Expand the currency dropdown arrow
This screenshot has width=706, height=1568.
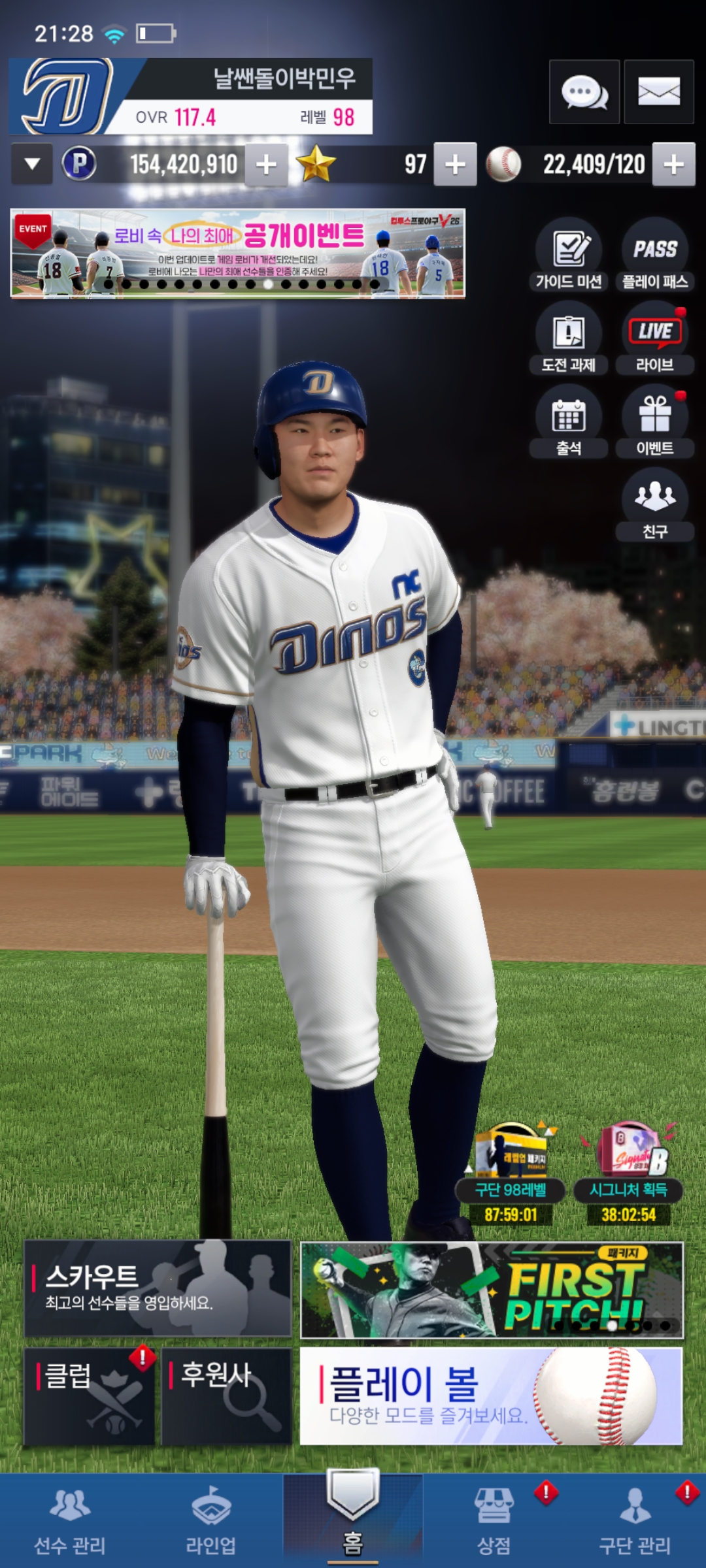(32, 164)
